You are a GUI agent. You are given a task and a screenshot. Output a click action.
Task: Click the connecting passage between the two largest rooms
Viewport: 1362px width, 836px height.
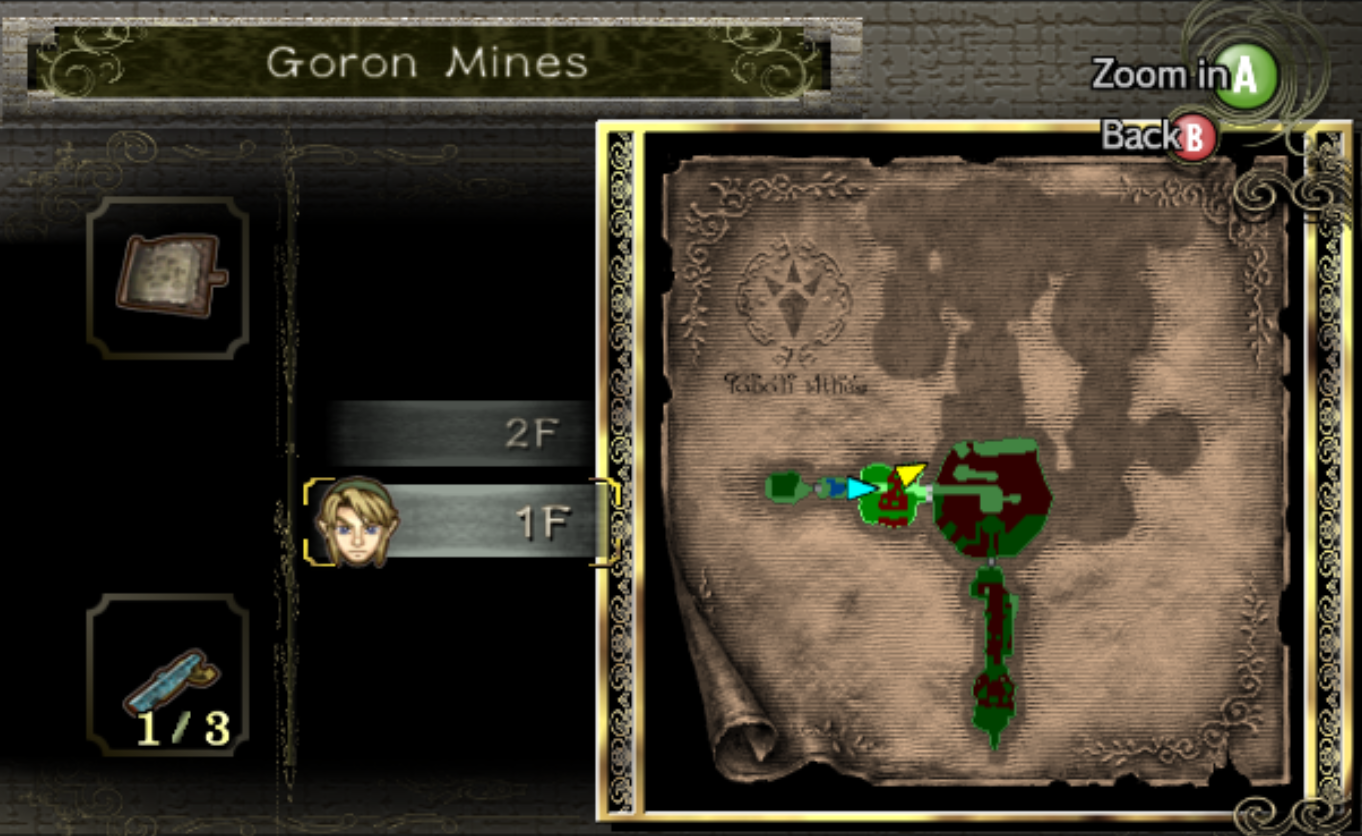[x=928, y=490]
